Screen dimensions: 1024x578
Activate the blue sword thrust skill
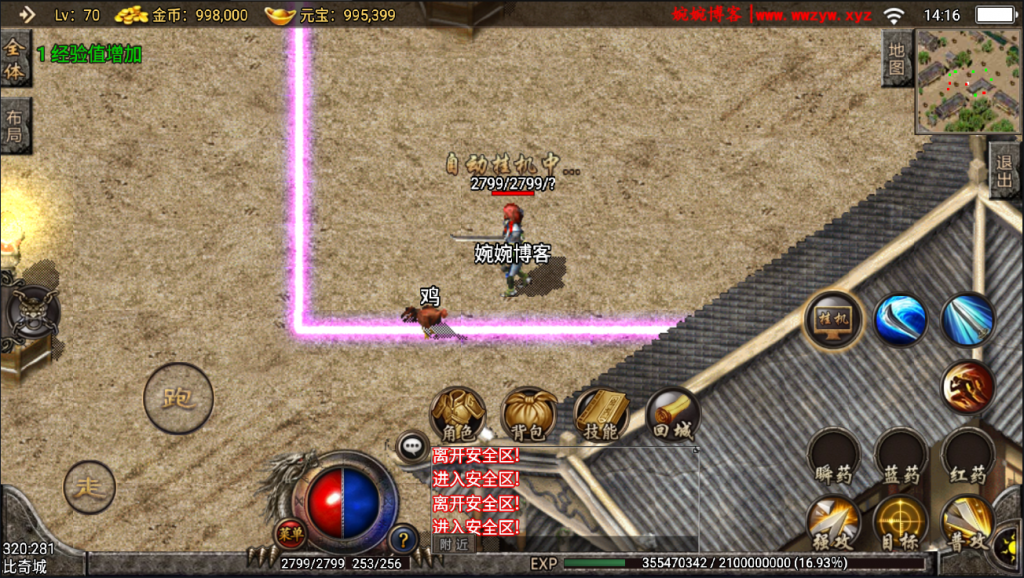click(x=967, y=320)
